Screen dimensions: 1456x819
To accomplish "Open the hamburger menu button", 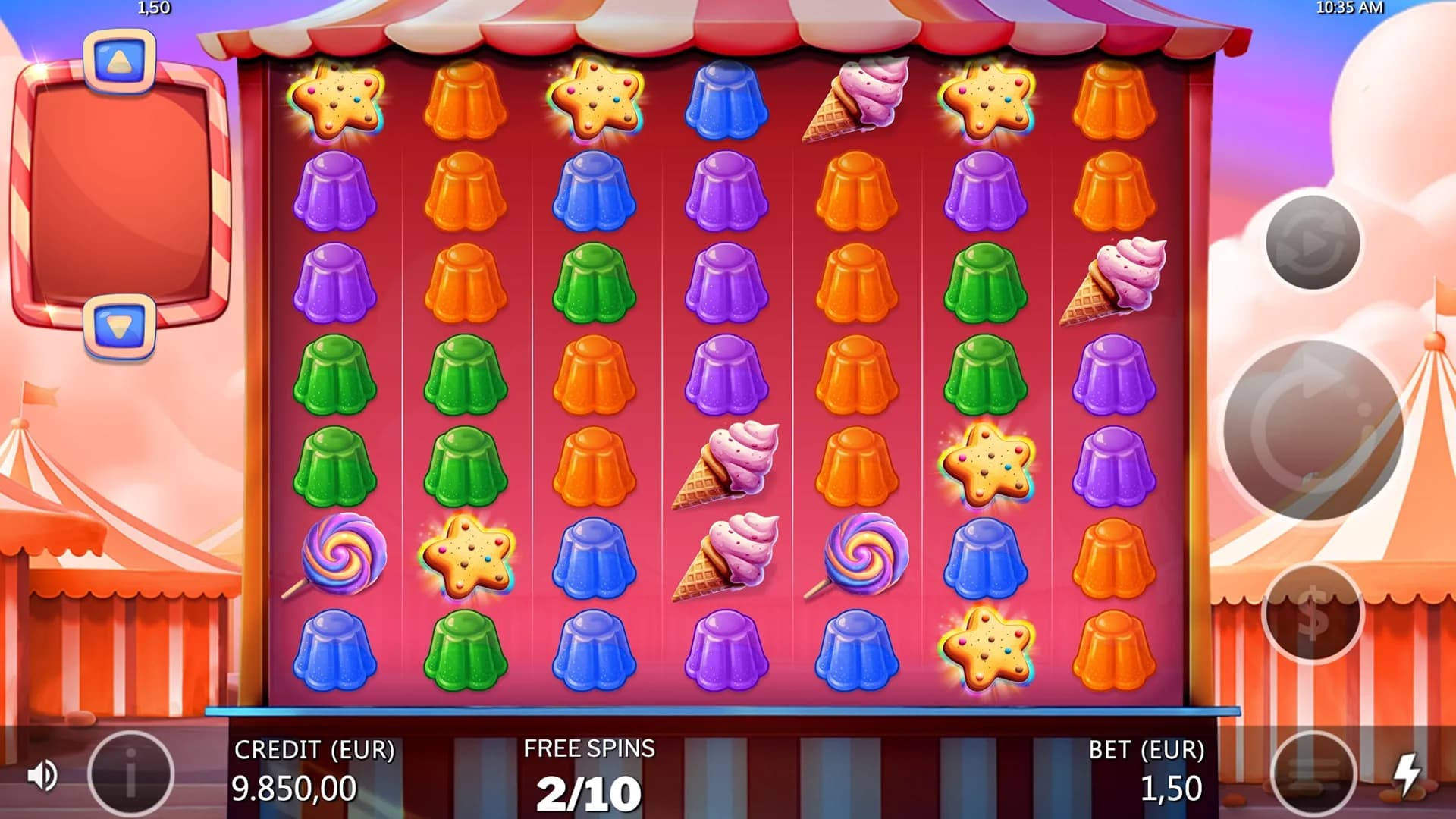I will coord(1313,774).
